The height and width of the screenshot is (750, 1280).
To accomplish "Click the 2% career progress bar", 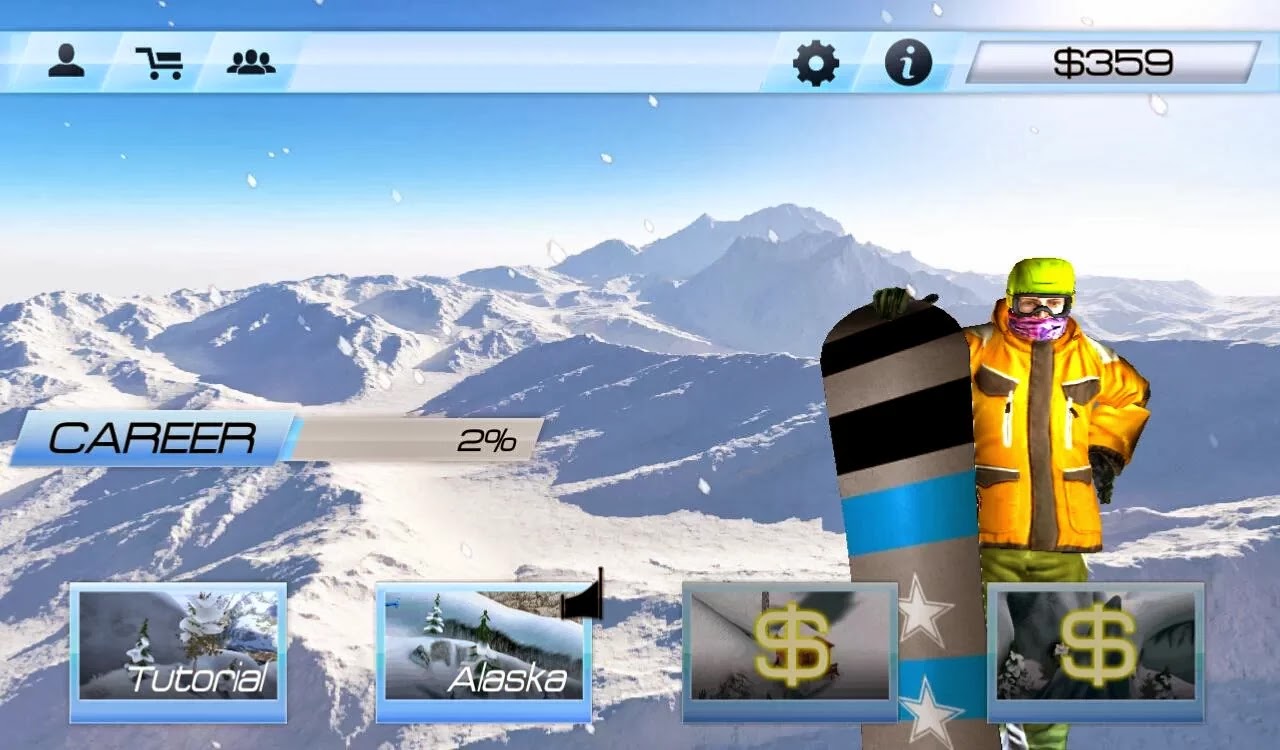I will pos(420,437).
